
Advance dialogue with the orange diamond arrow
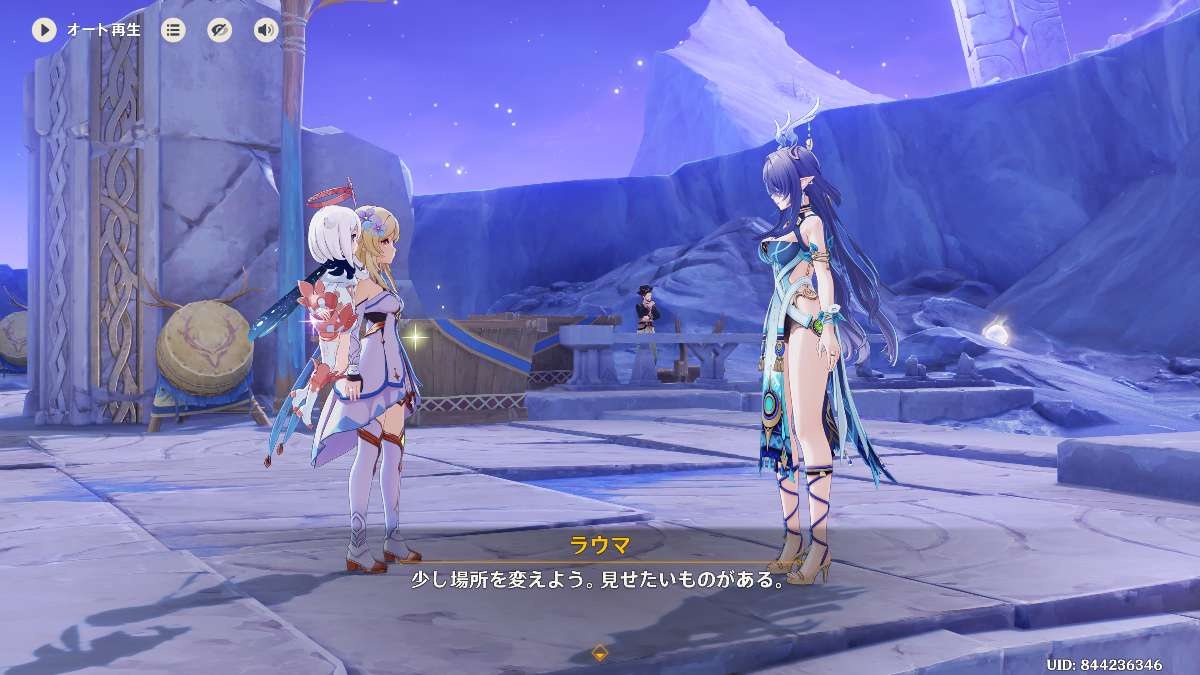pyautogui.click(x=599, y=653)
